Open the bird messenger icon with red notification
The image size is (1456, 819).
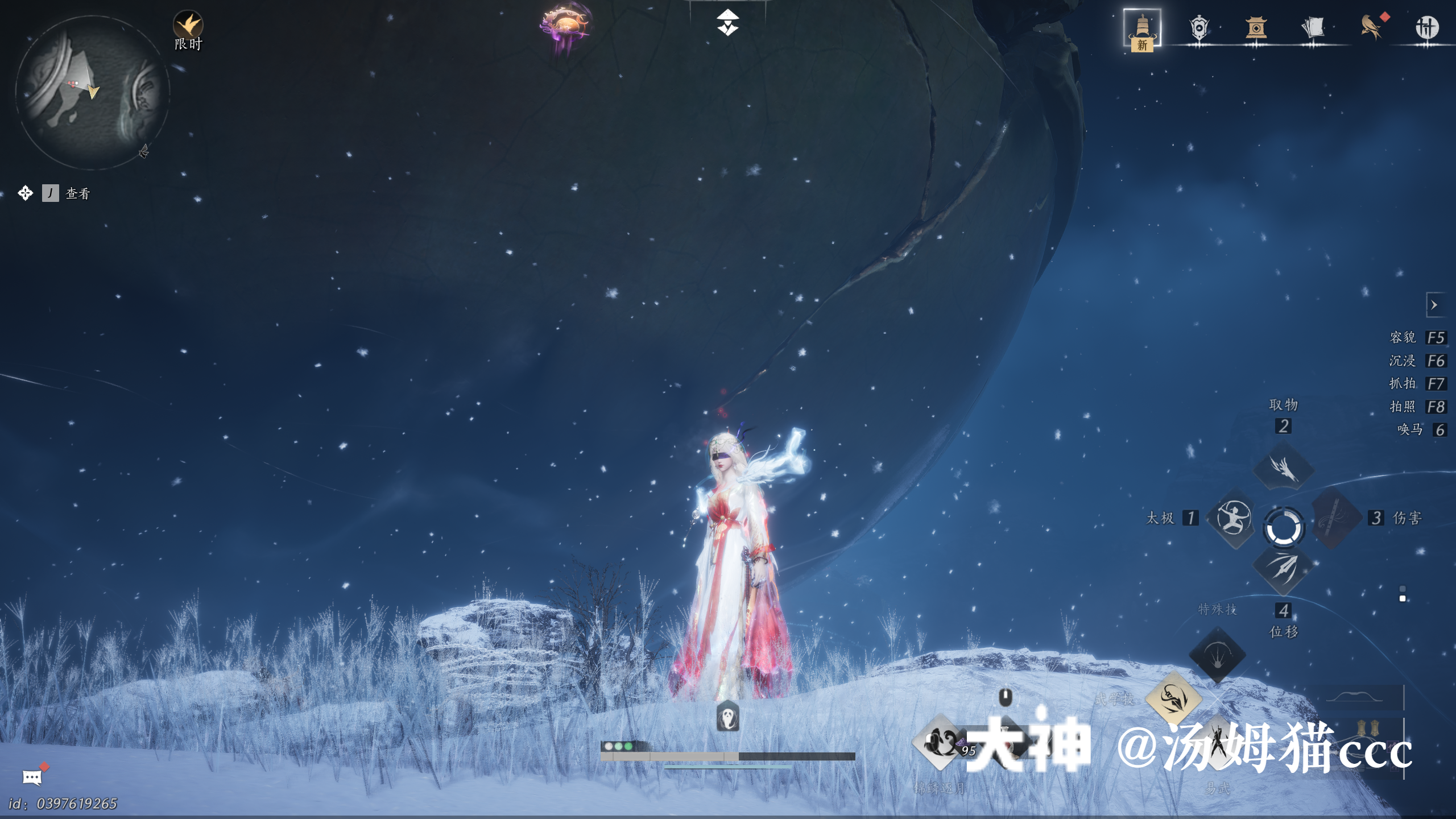pos(1371,26)
